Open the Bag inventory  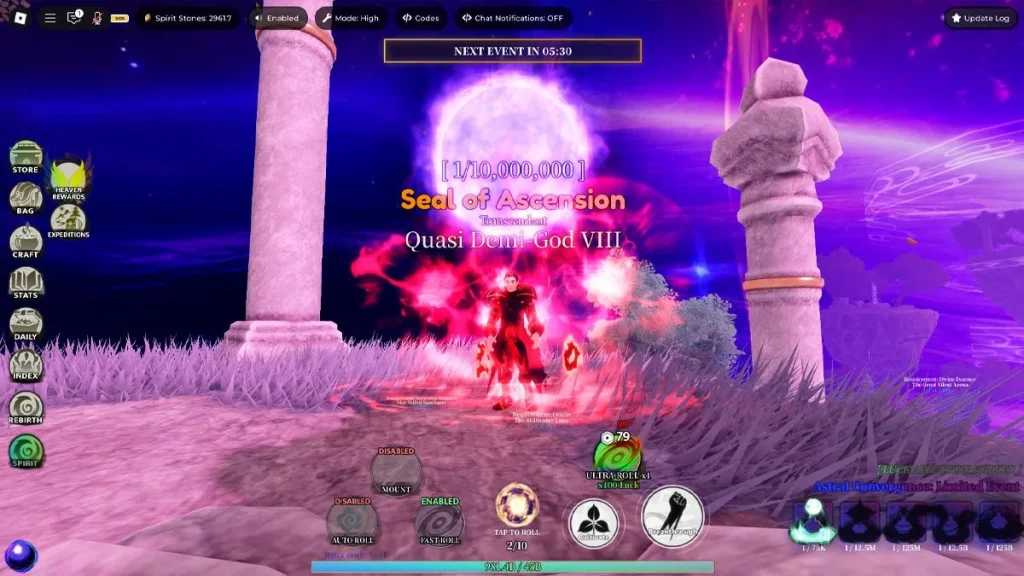coord(25,198)
